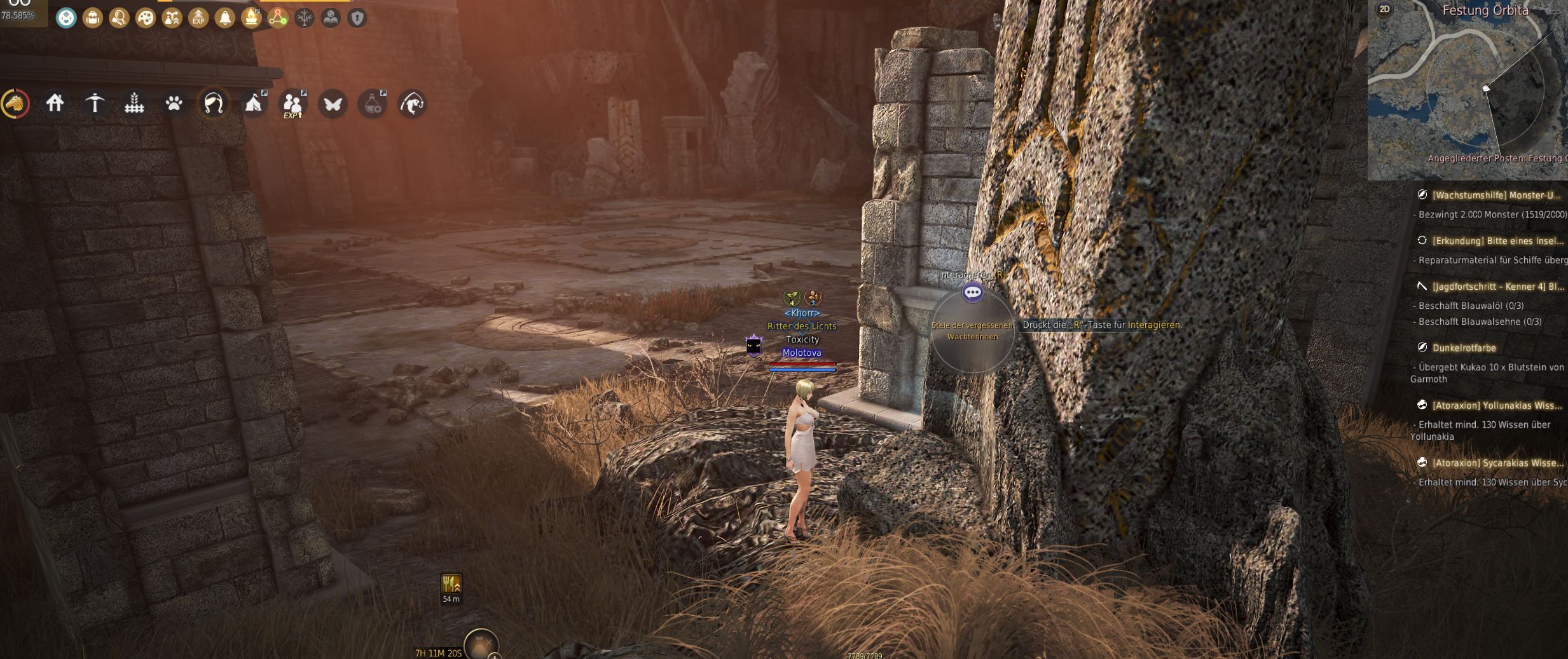
Task: Select the Atoraxion Yollunakias quest entry
Action: tap(1496, 405)
